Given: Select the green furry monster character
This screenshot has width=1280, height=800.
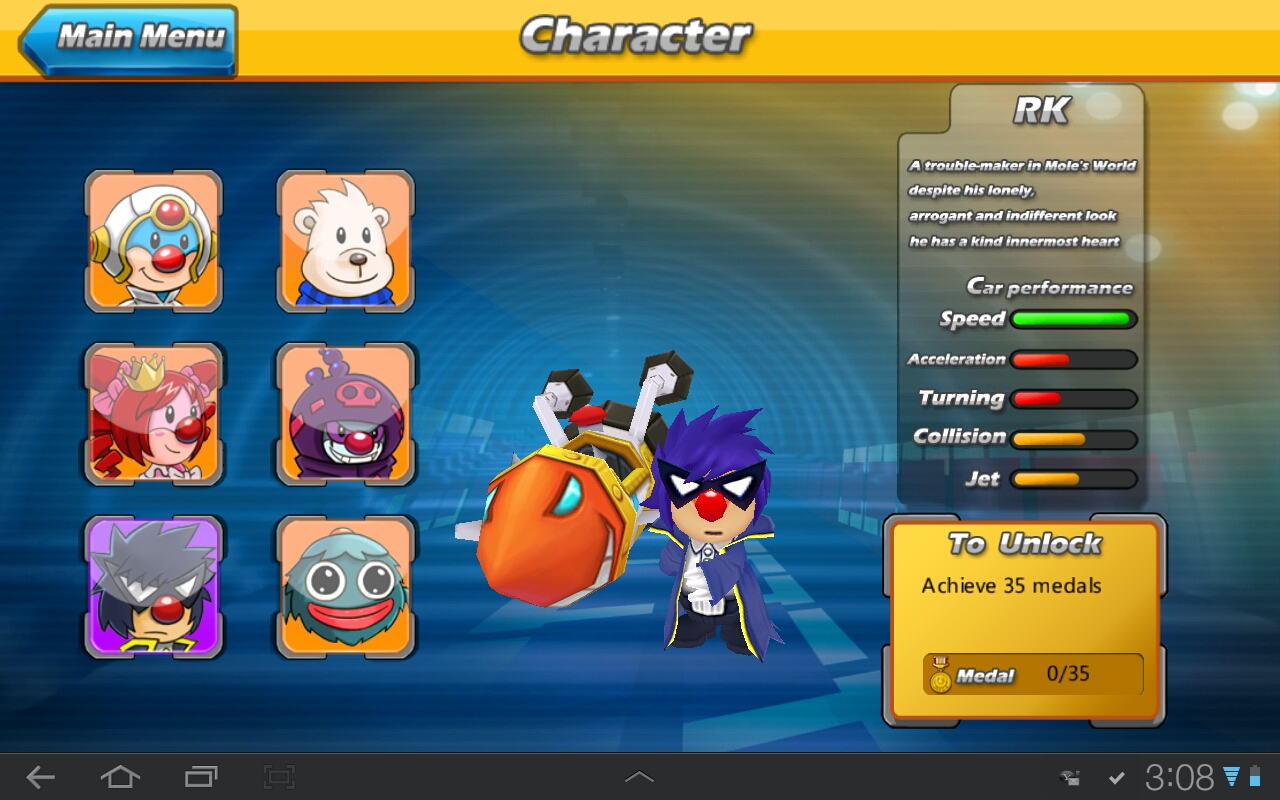Looking at the screenshot, I should 346,587.
